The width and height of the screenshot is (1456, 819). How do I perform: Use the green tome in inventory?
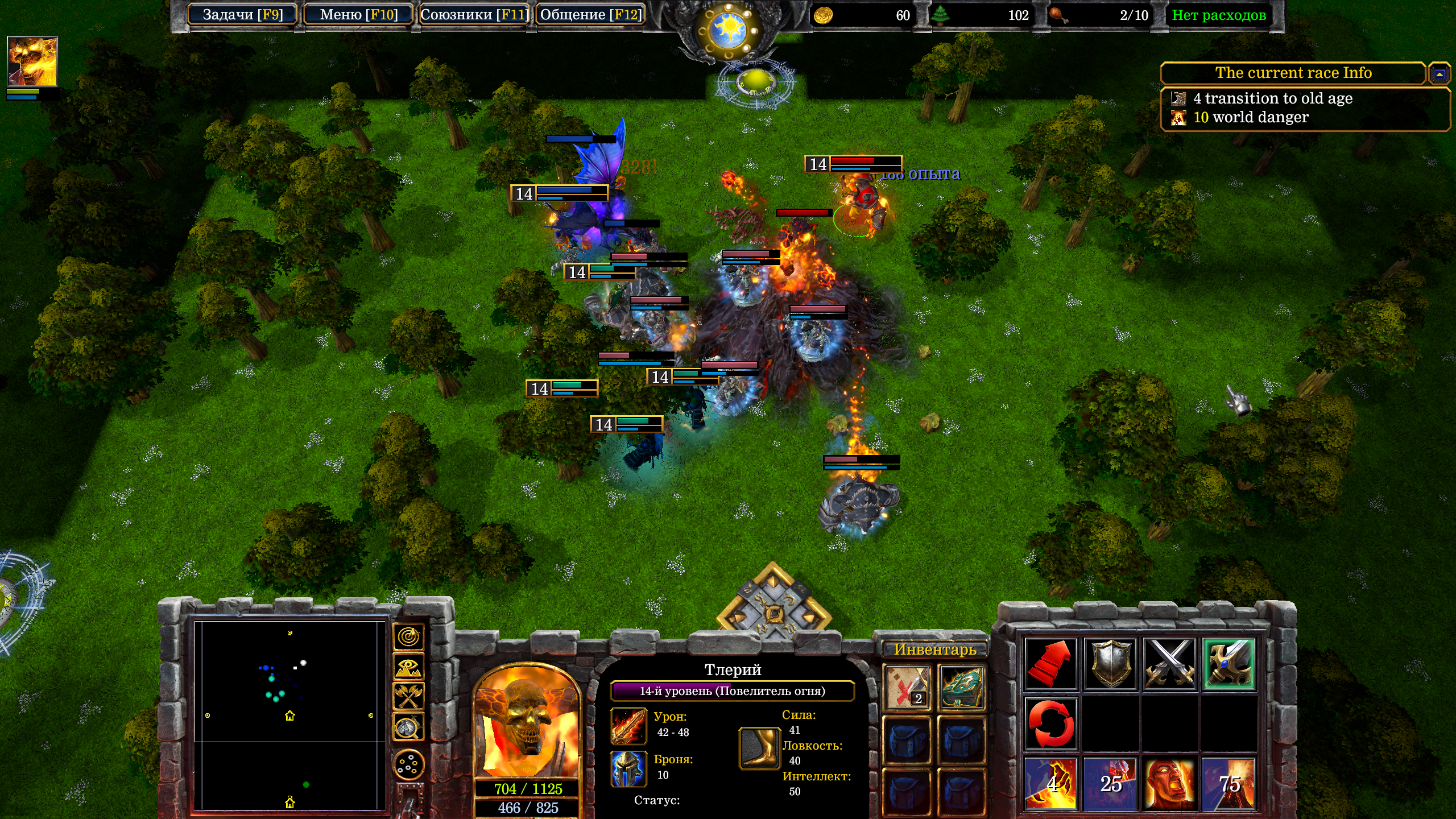961,688
